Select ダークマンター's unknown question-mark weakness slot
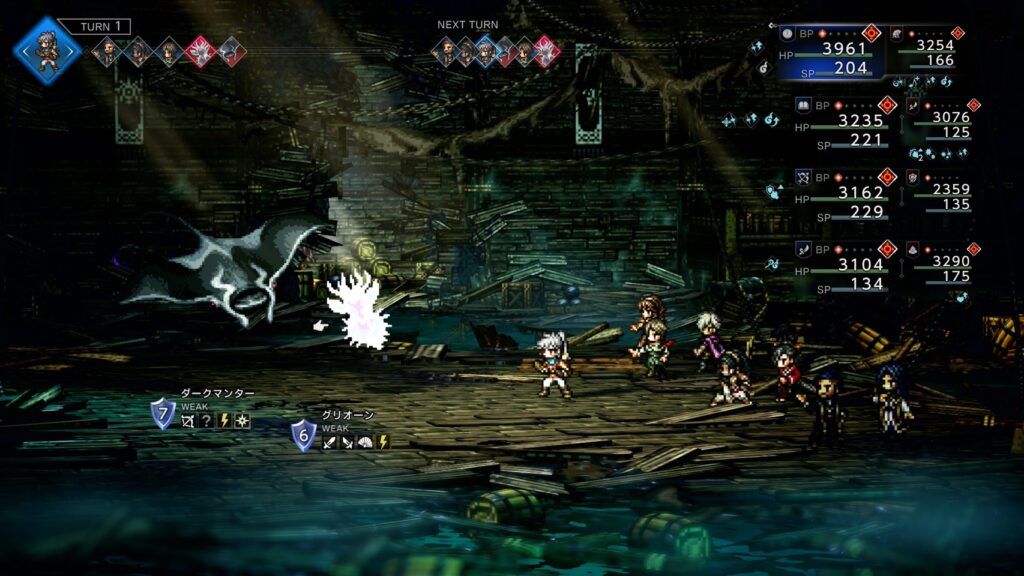Screen dimensions: 1024x576 pyautogui.click(x=206, y=422)
